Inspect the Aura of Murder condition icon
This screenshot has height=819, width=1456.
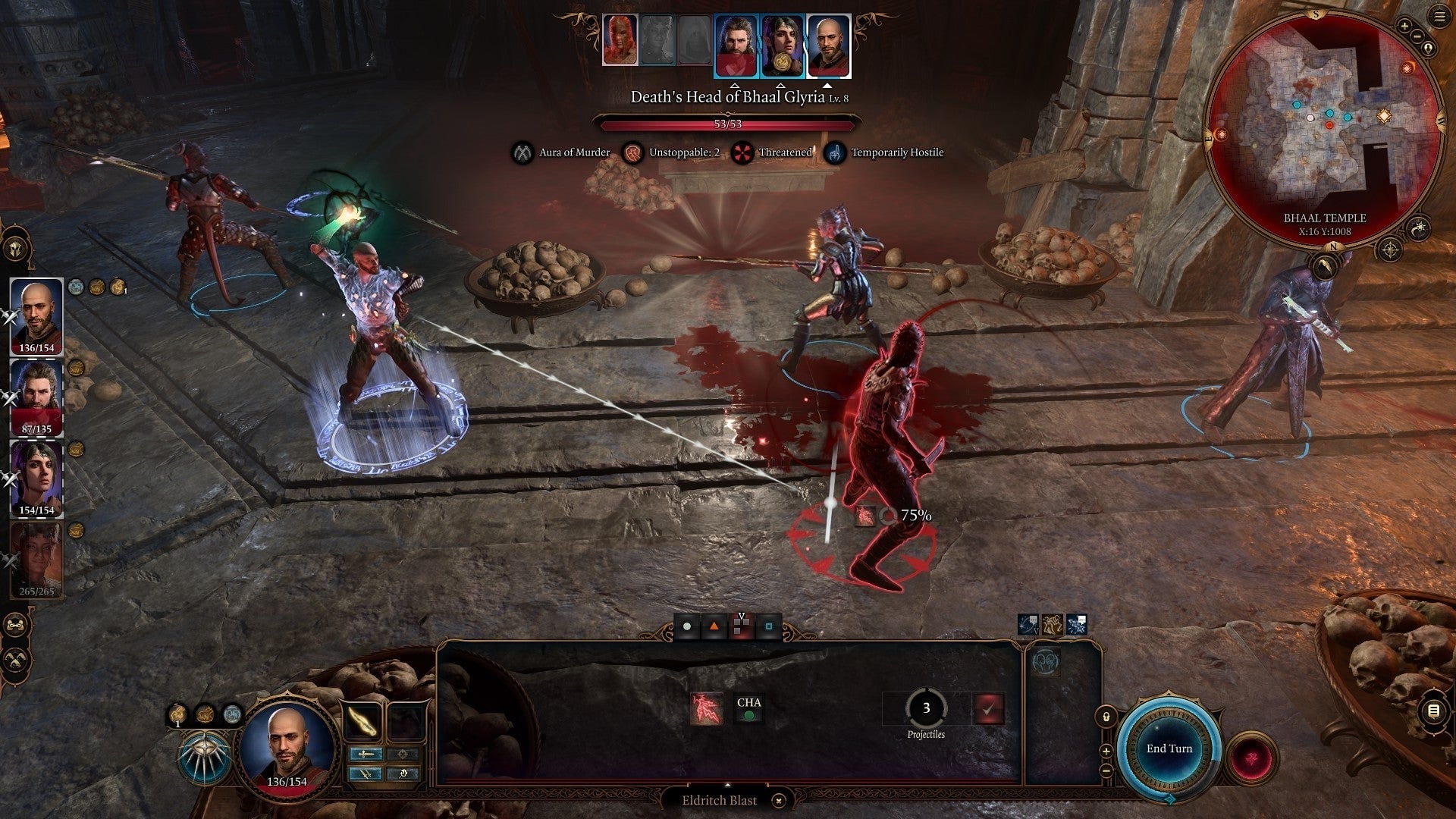[x=520, y=152]
